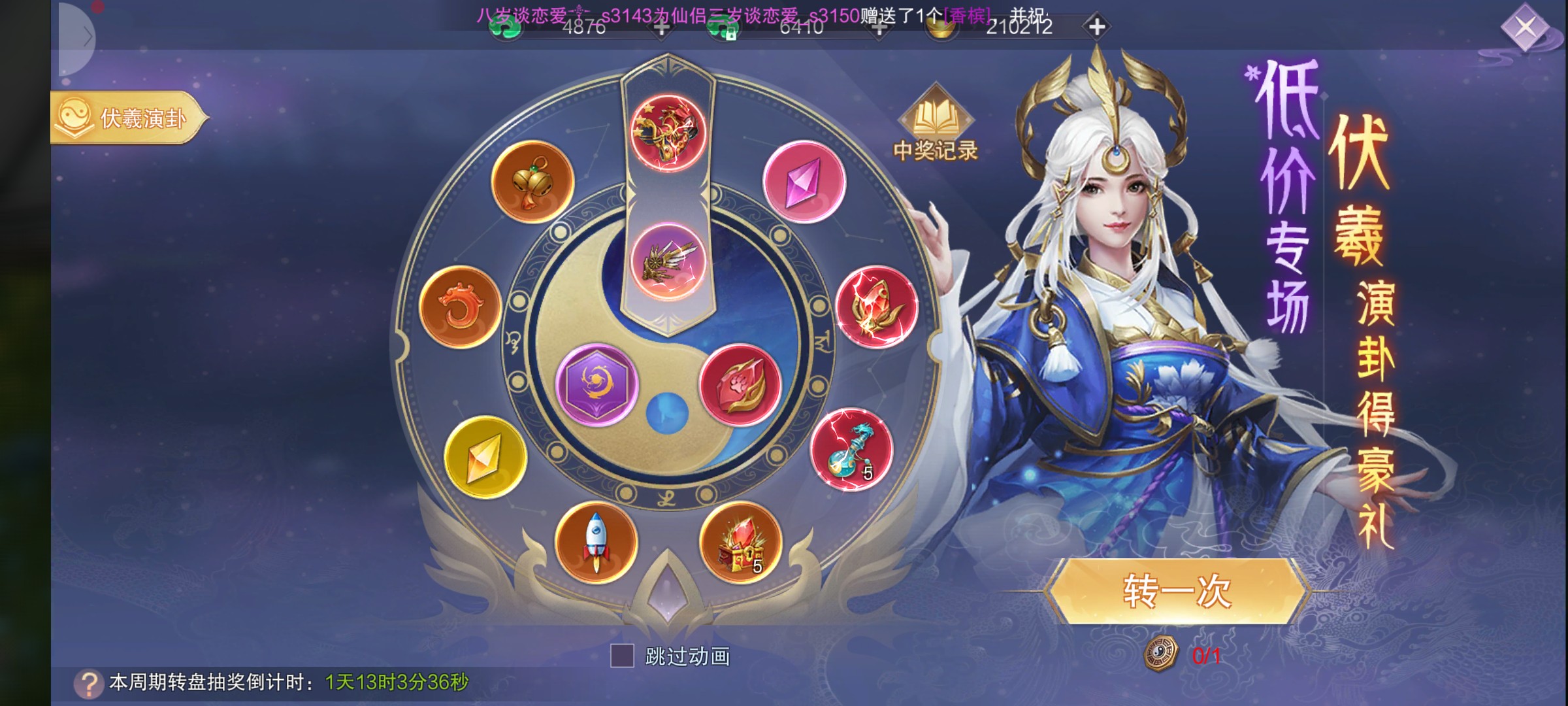Toggle the 跳过动画 skip animation checkbox

pyautogui.click(x=622, y=655)
